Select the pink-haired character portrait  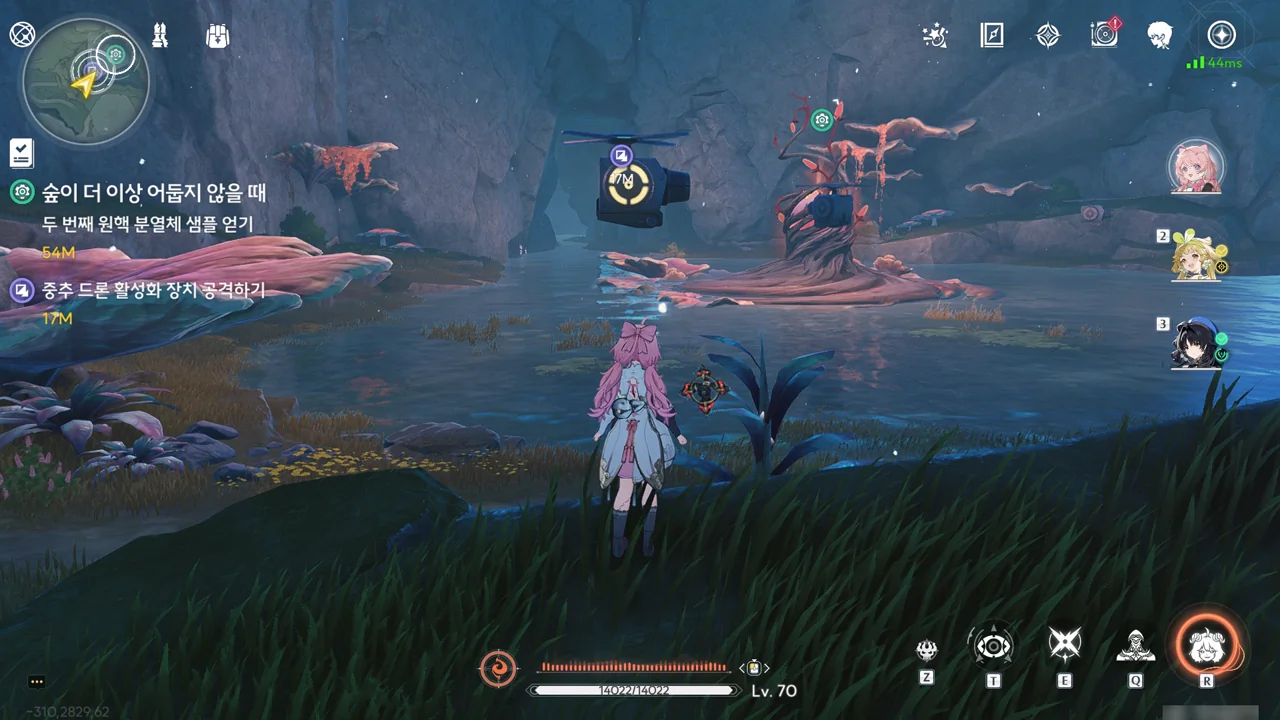coord(1196,166)
